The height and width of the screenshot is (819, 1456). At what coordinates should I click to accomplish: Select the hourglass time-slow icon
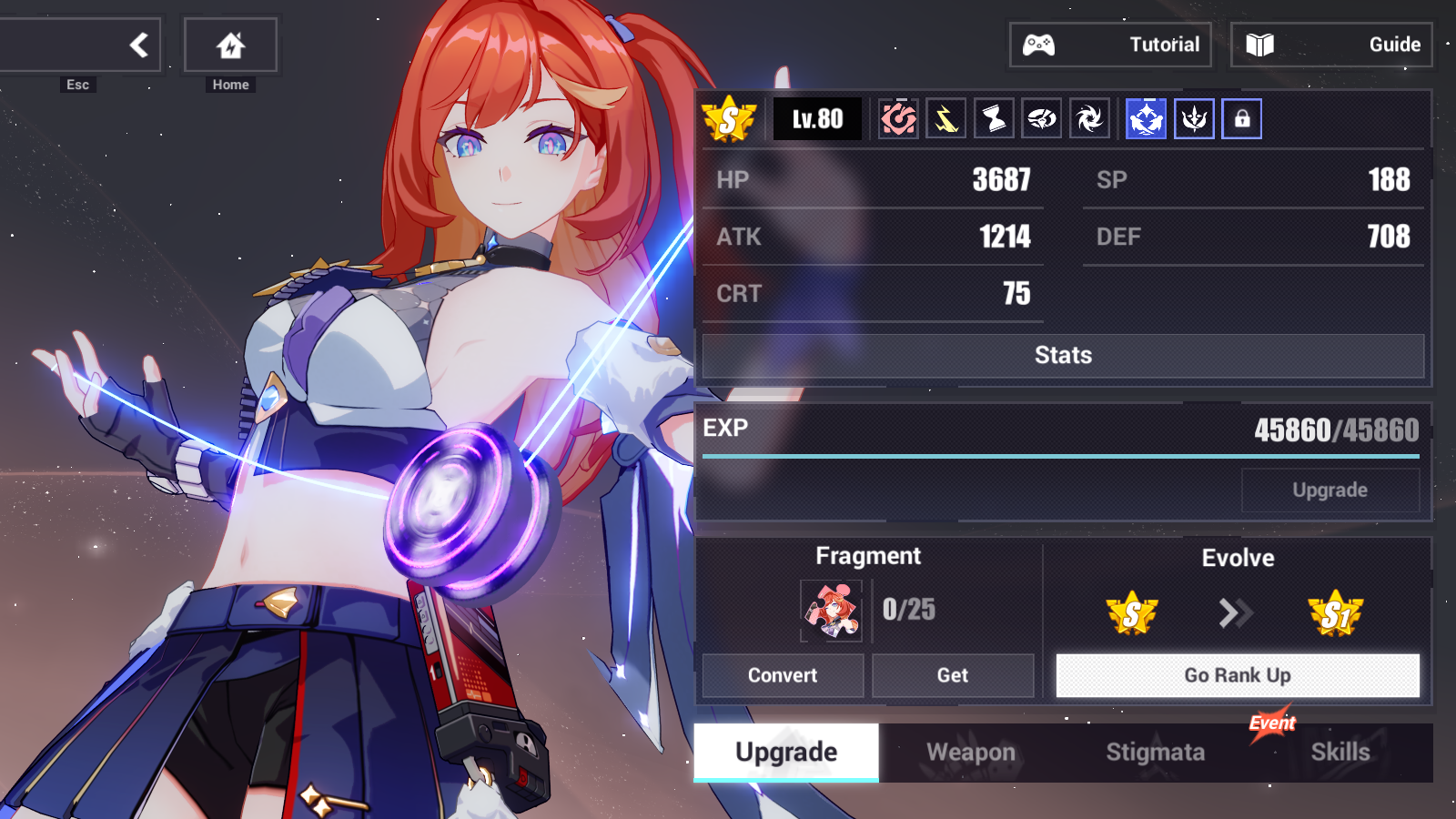click(993, 117)
